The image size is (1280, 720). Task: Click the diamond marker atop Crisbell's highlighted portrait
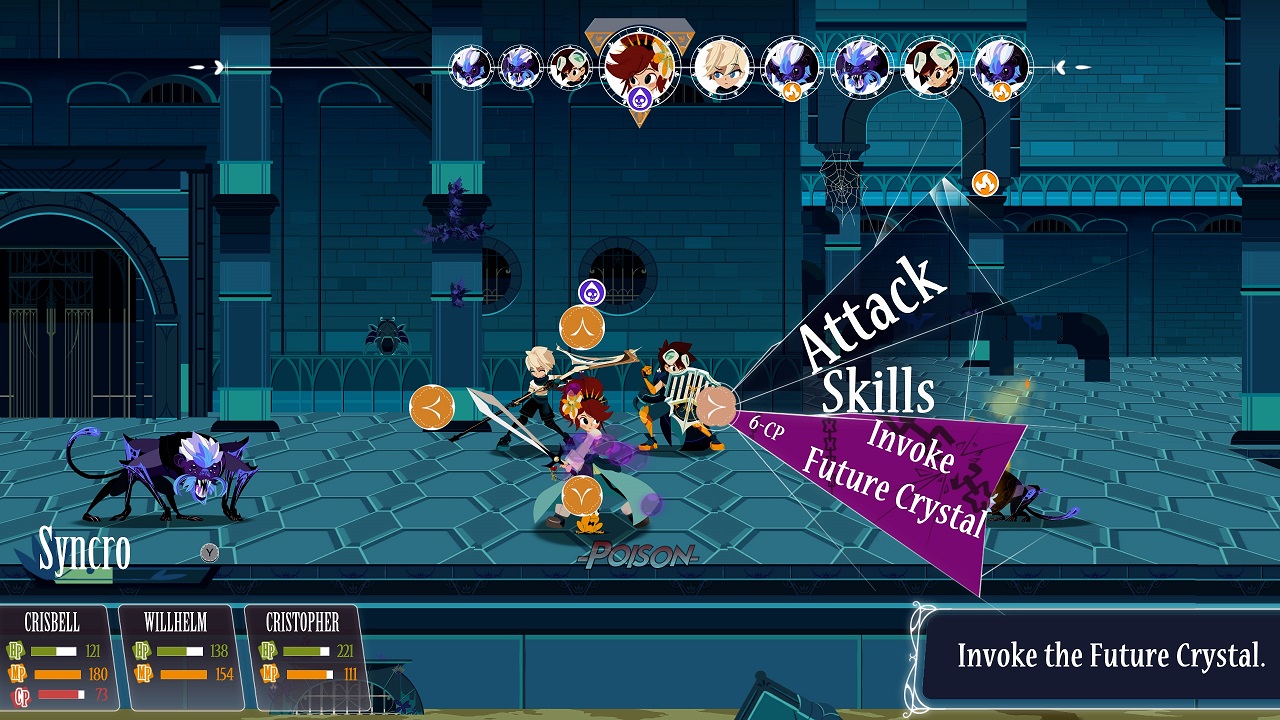point(638,18)
